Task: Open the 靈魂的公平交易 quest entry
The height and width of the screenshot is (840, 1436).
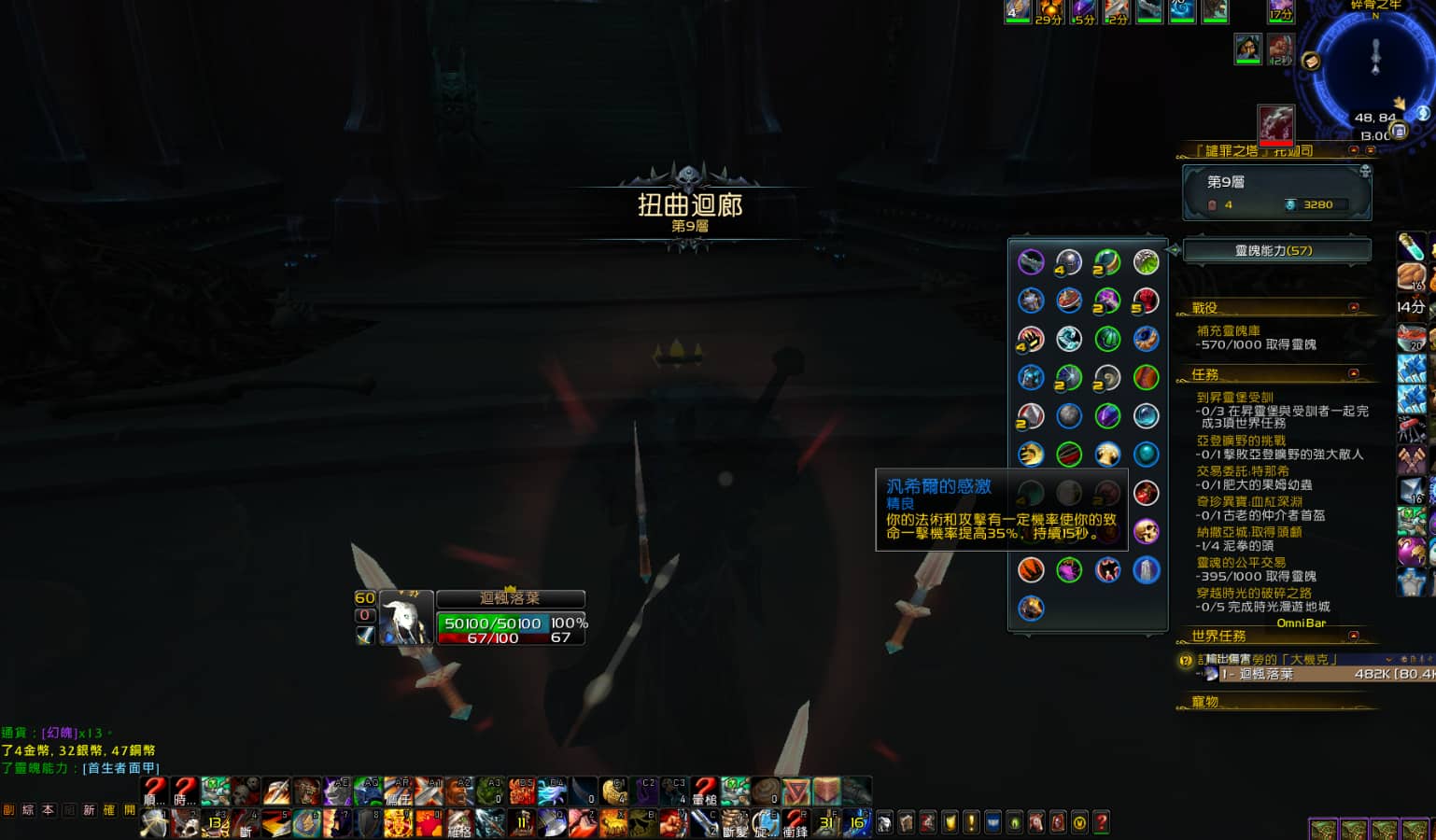Action: coord(1241,562)
